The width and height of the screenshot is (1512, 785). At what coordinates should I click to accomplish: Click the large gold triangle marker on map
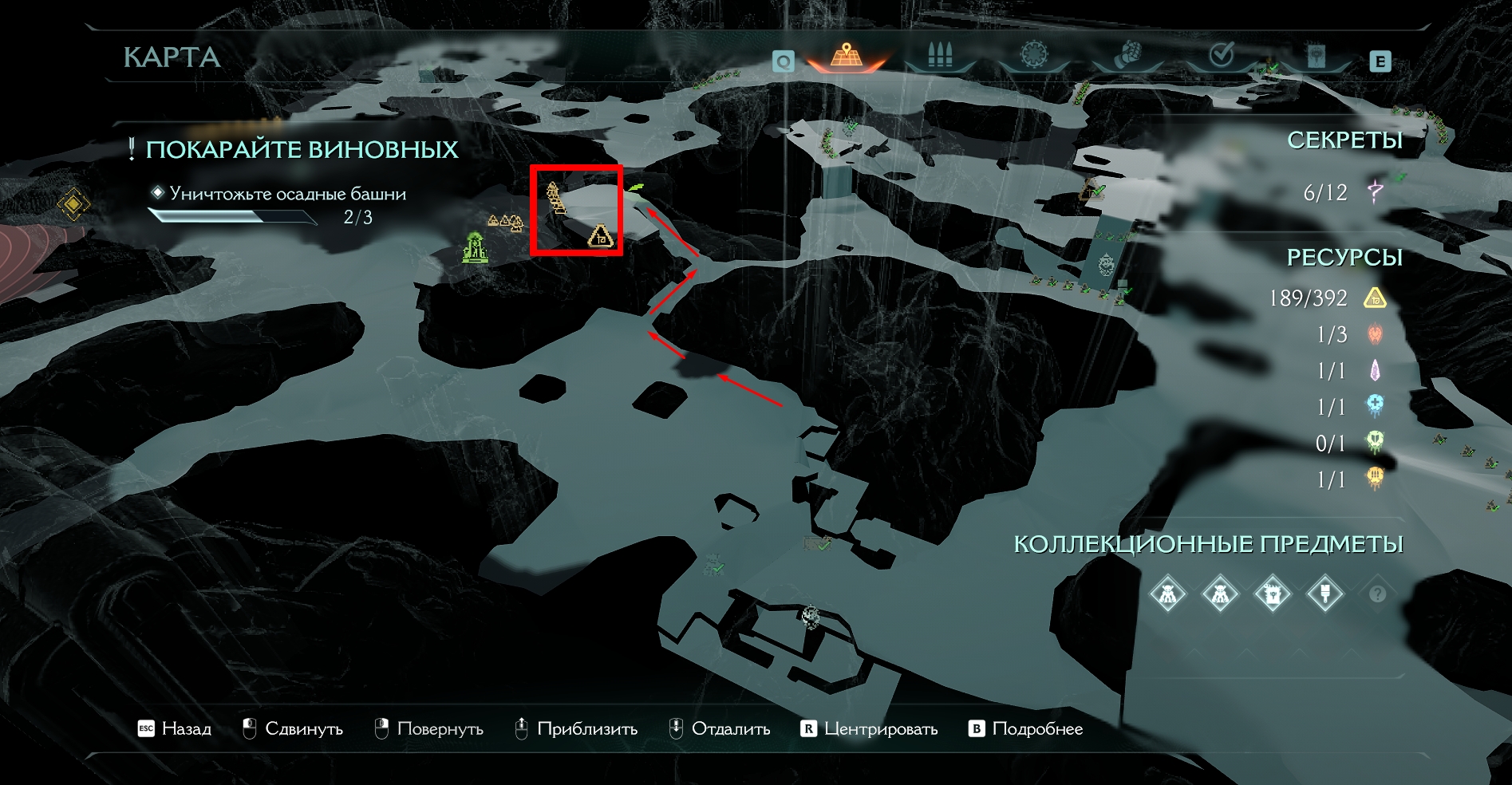point(600,236)
